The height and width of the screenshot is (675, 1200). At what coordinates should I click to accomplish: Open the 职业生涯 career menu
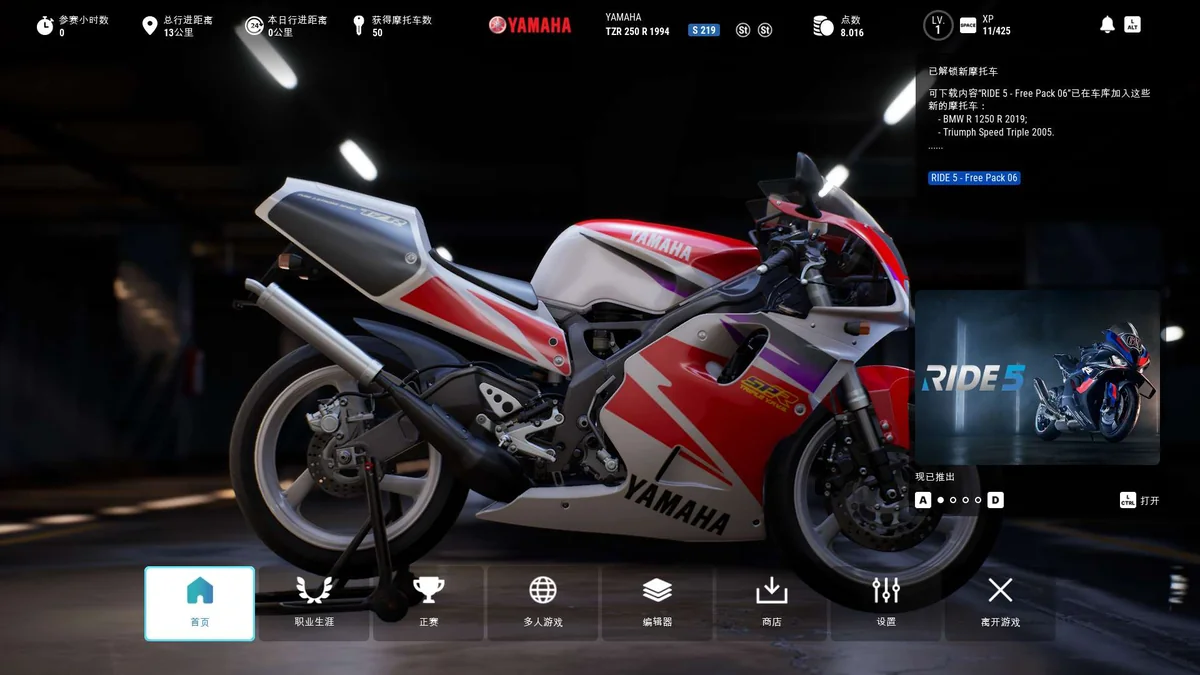coord(314,603)
